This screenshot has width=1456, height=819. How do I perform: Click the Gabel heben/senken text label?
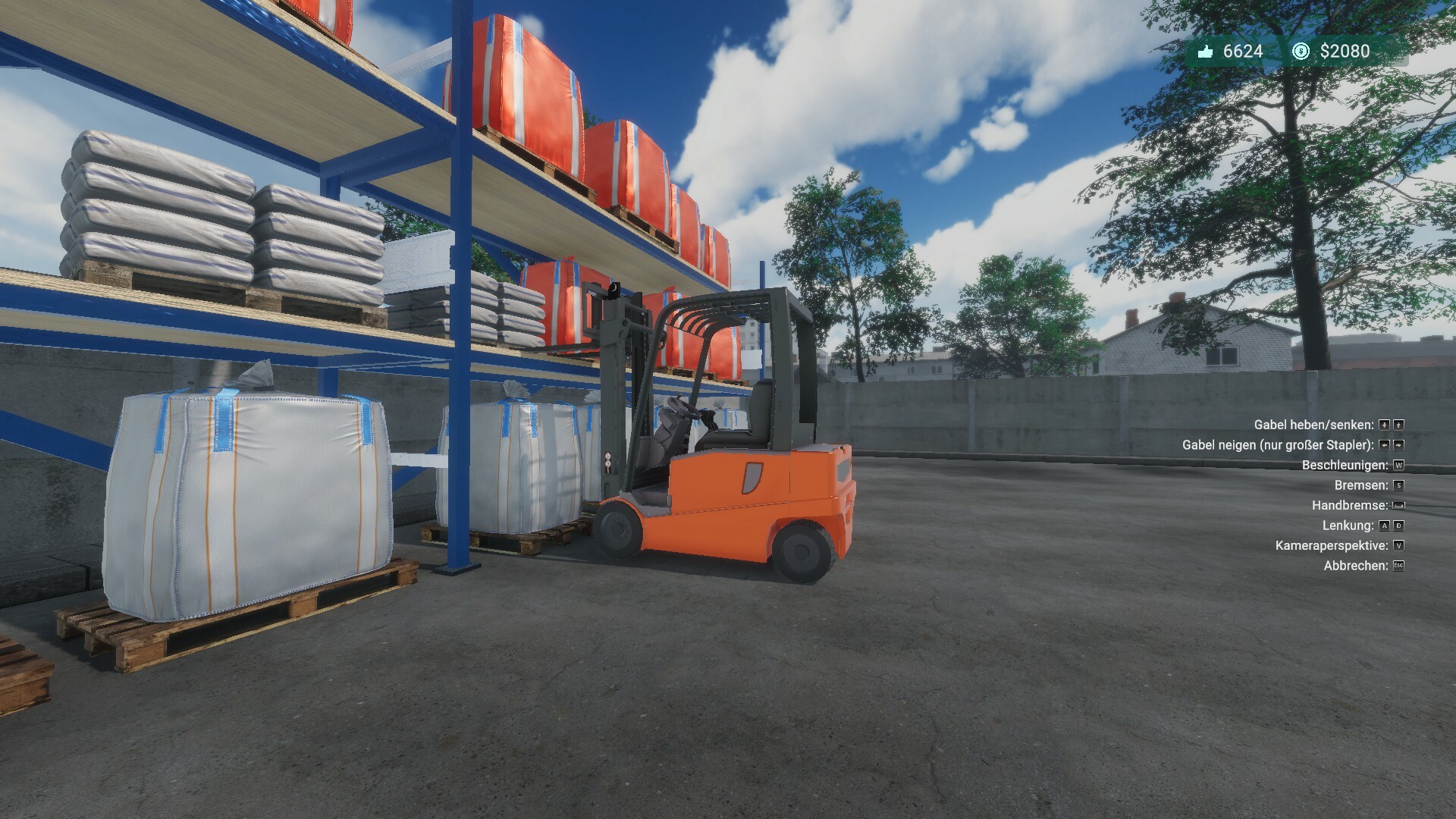pos(1315,425)
